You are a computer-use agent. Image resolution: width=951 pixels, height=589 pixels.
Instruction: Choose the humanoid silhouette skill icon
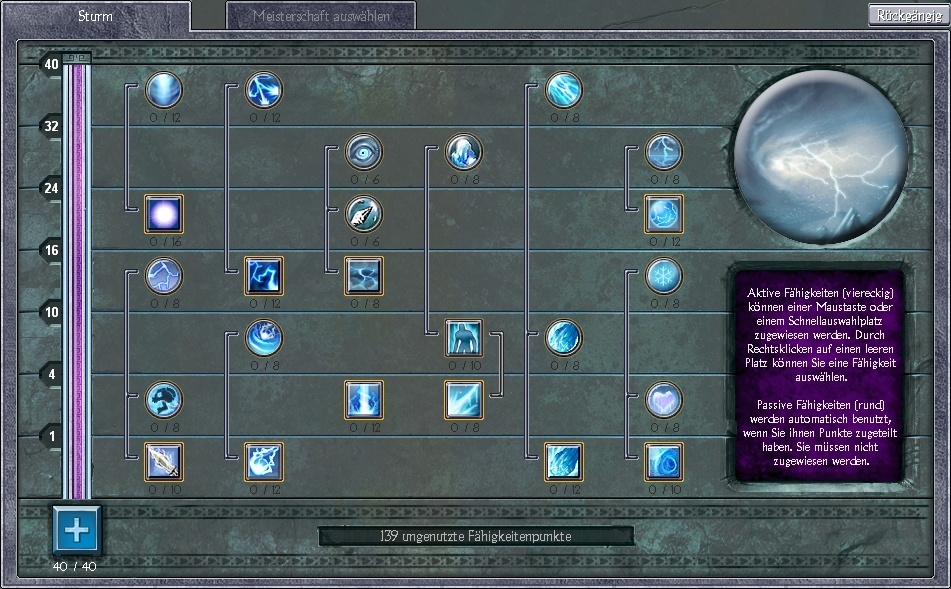[x=464, y=338]
